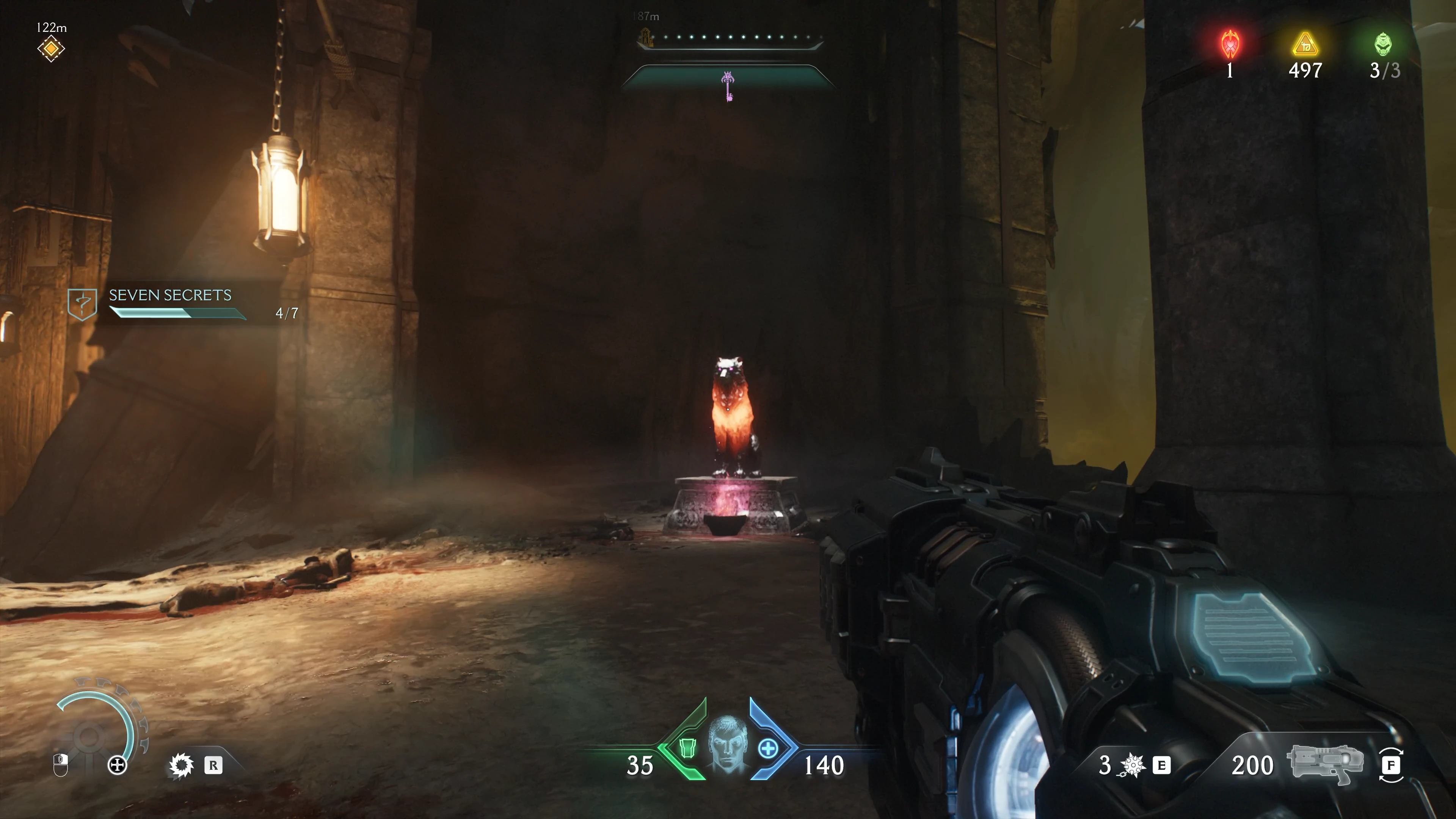1456x819 pixels.
Task: Select the green armor icon
Action: point(687,748)
